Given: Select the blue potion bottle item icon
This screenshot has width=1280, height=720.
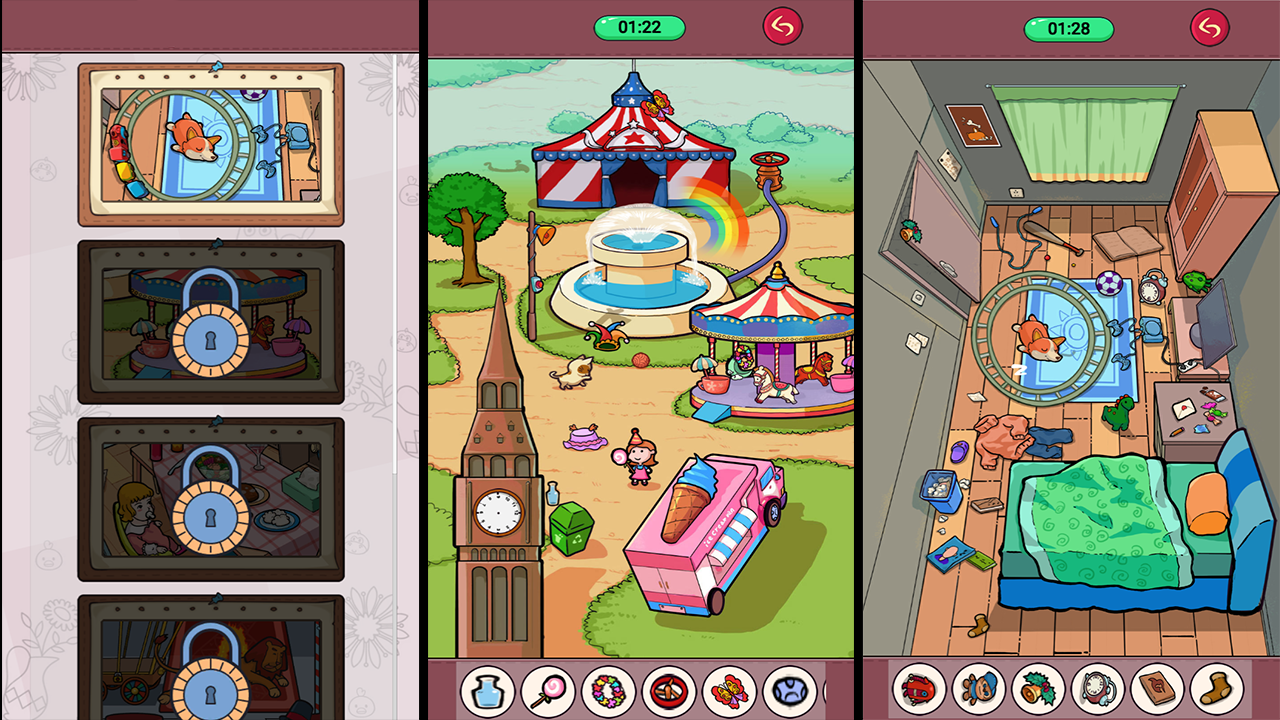Looking at the screenshot, I should (487, 690).
